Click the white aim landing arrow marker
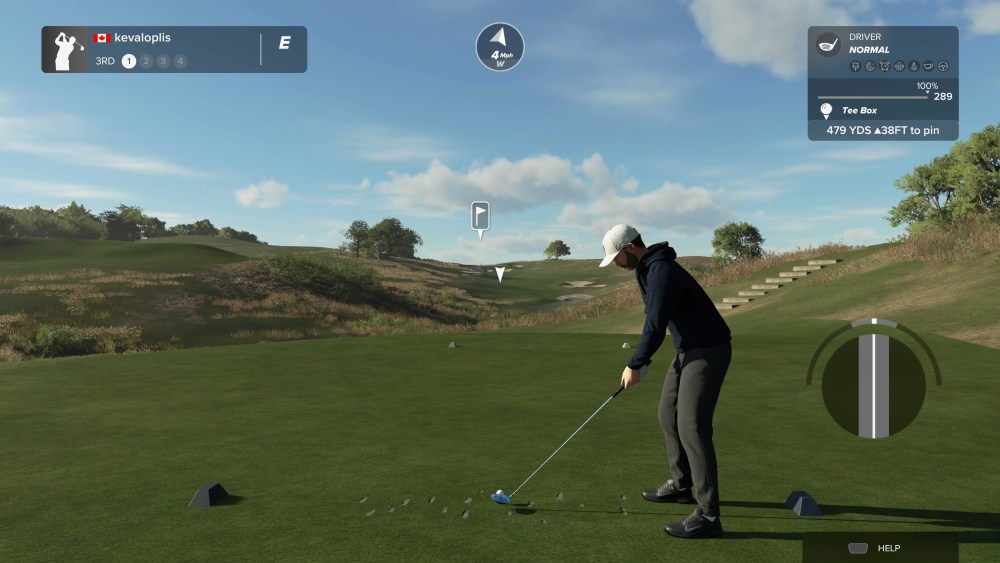Image resolution: width=1000 pixels, height=563 pixels. [500, 273]
